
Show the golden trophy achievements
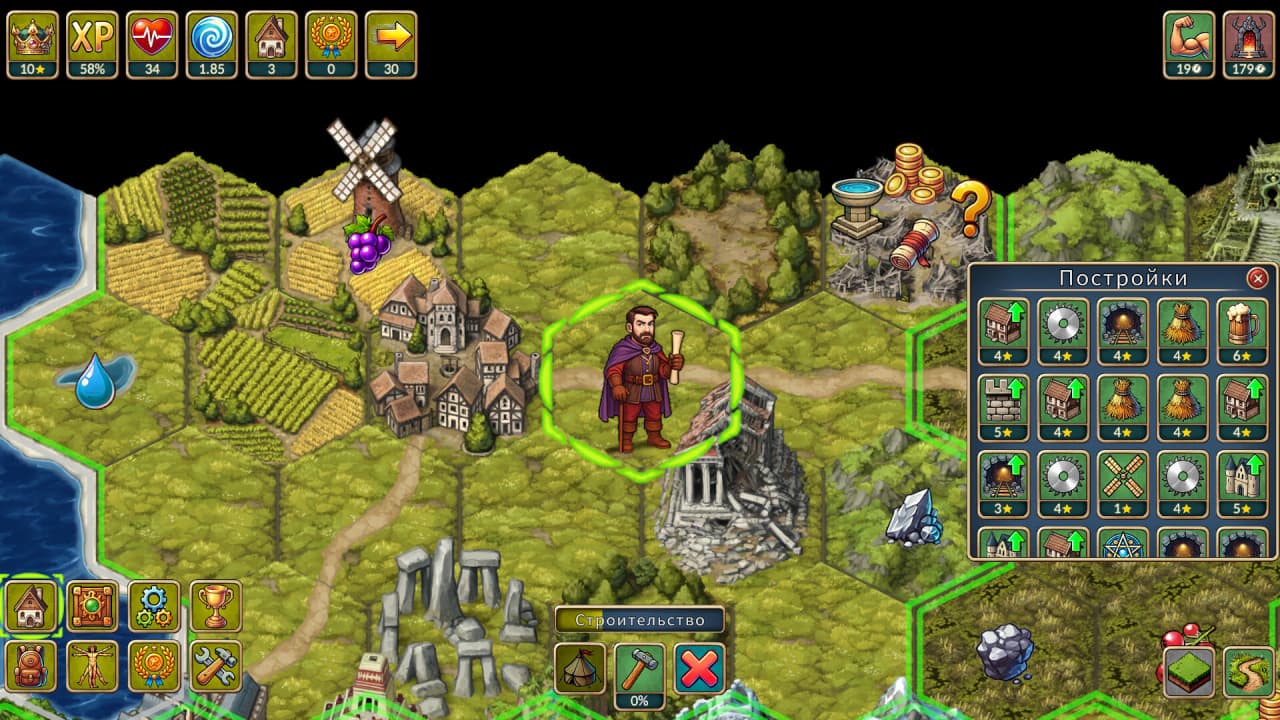(215, 606)
